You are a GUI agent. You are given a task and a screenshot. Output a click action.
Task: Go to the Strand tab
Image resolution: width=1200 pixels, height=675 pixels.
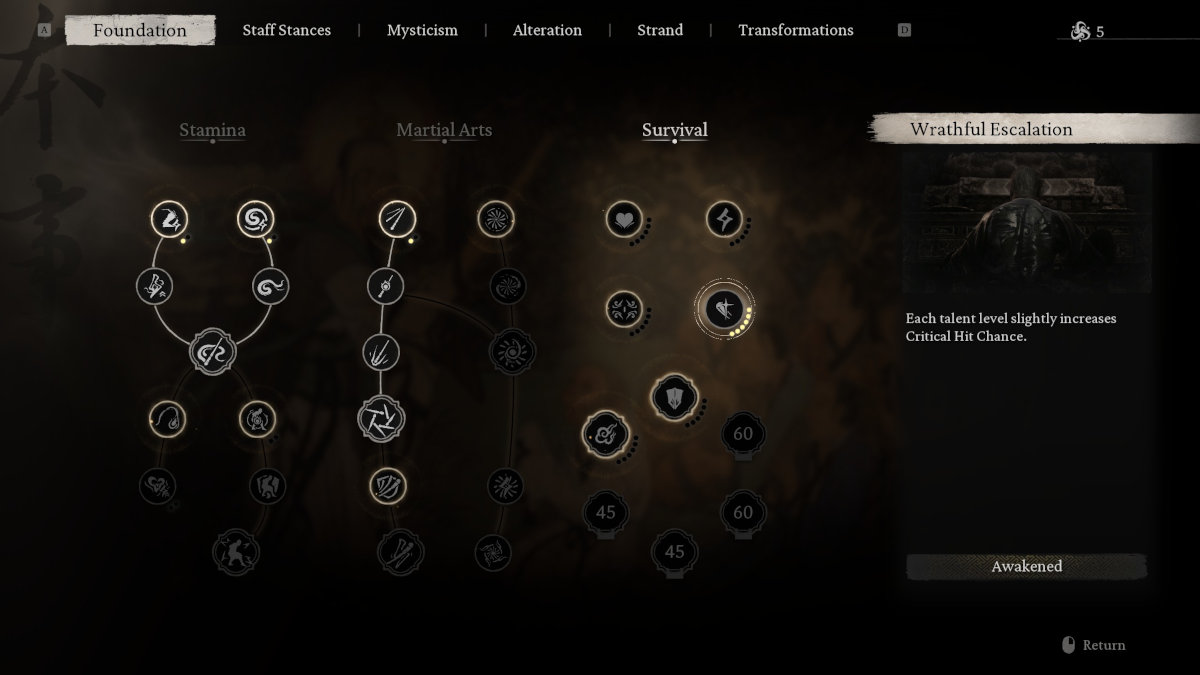pyautogui.click(x=660, y=30)
